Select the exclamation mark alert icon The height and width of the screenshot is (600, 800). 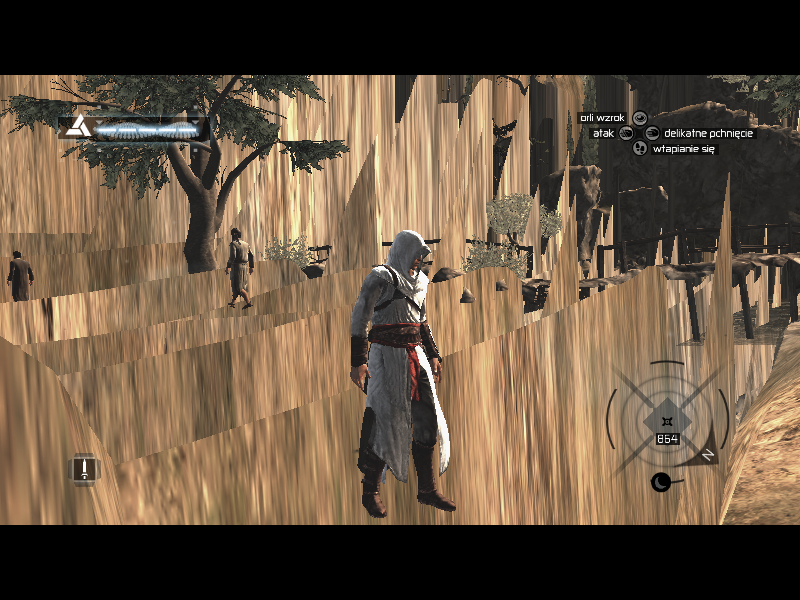[x=85, y=468]
